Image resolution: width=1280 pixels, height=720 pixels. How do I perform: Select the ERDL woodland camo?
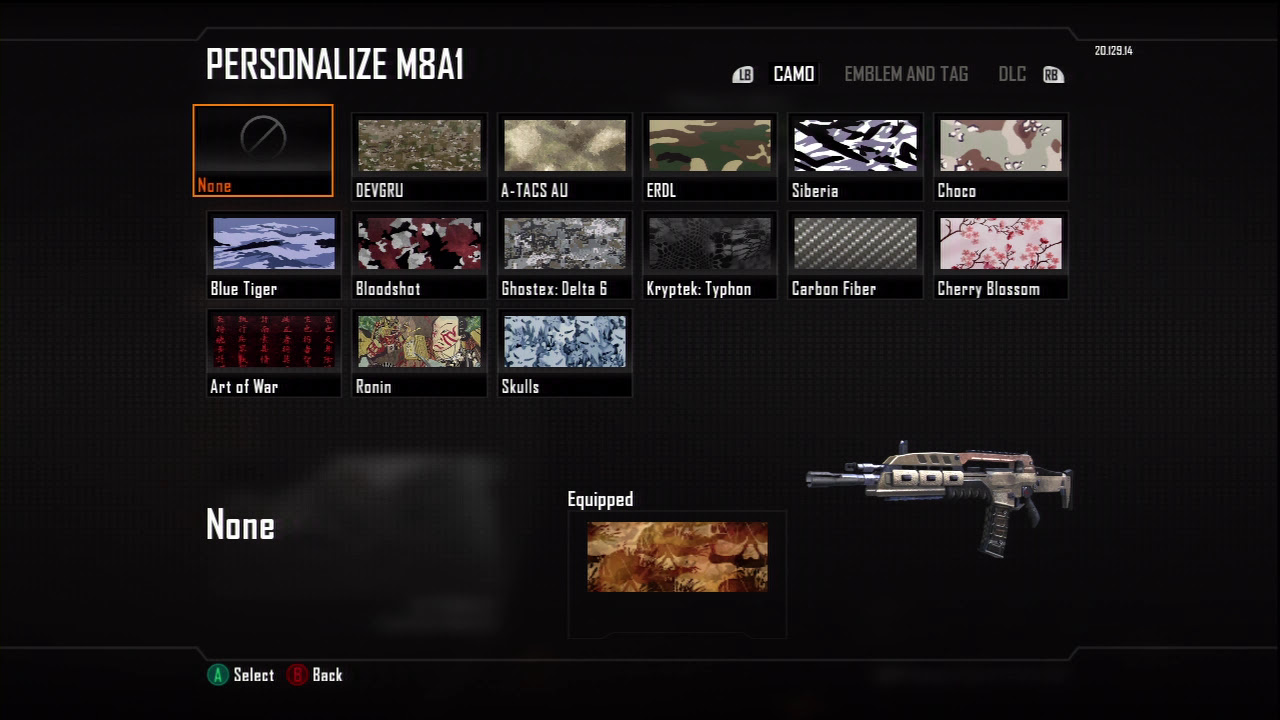(710, 156)
